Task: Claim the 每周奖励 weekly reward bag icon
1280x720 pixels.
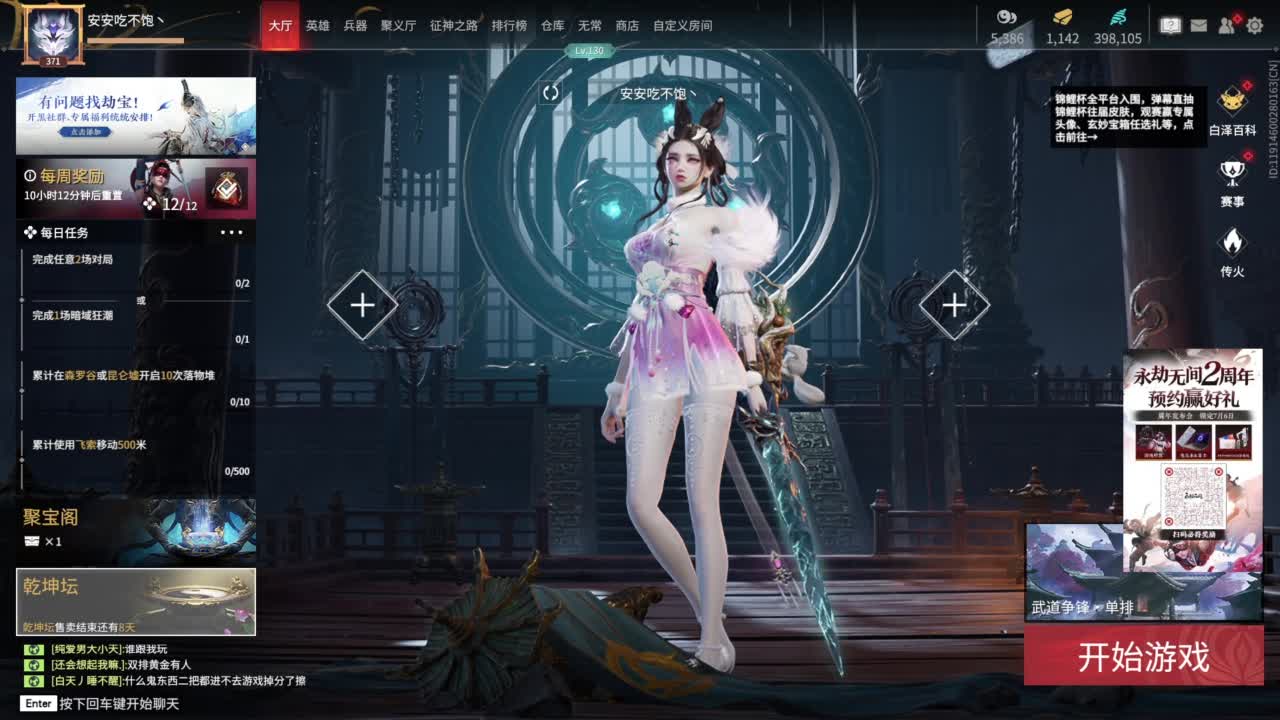Action: click(227, 186)
